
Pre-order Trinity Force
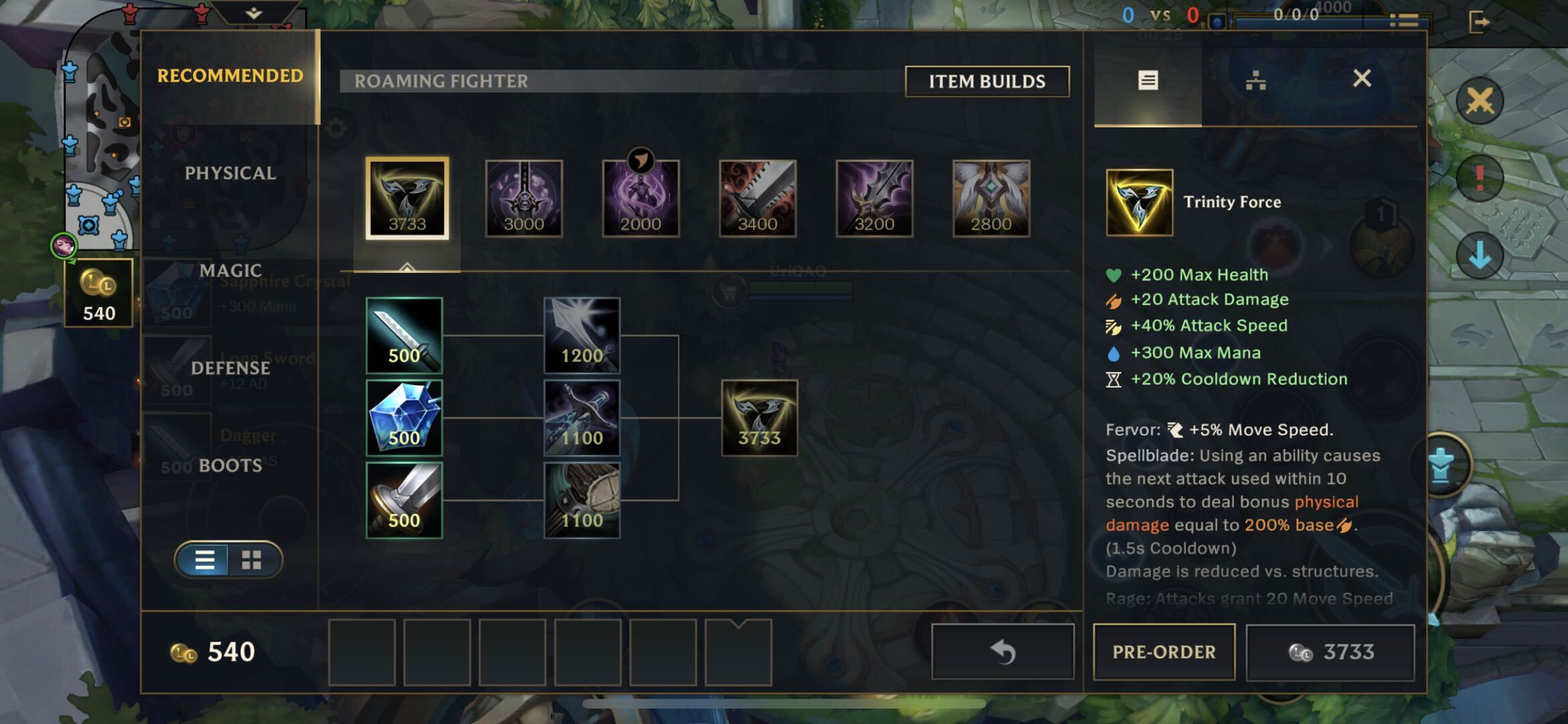click(1164, 652)
